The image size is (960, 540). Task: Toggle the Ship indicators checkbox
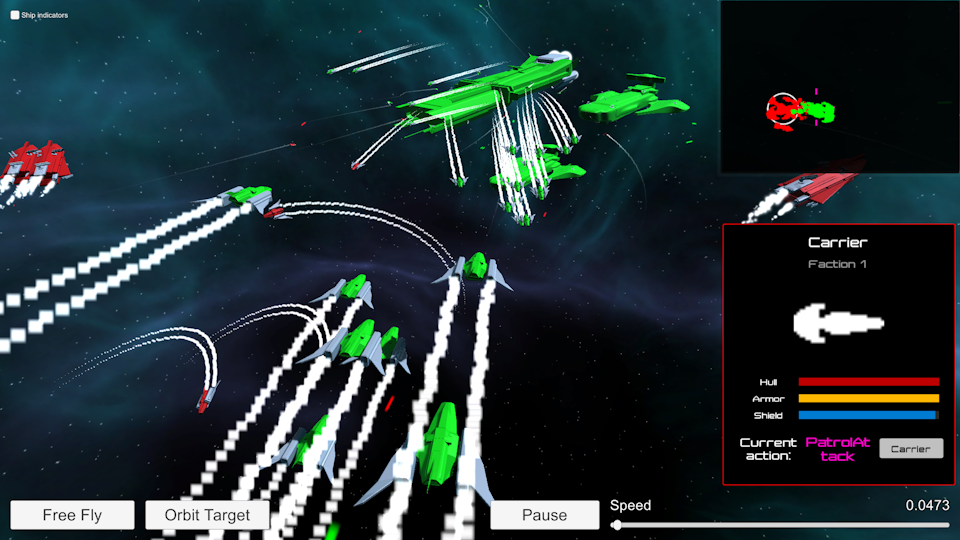tap(15, 15)
